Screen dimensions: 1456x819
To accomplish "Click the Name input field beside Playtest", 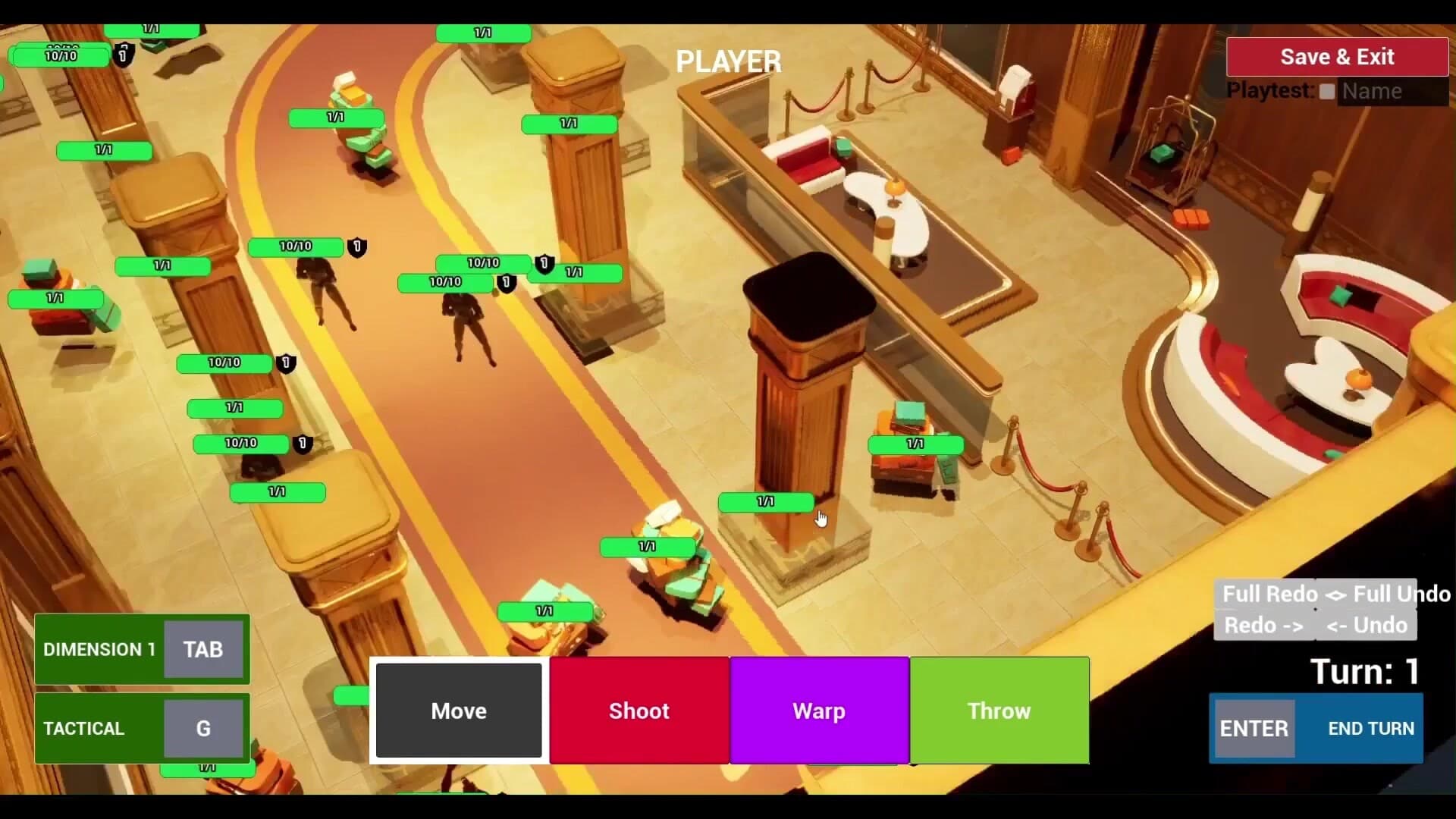I will click(1394, 91).
